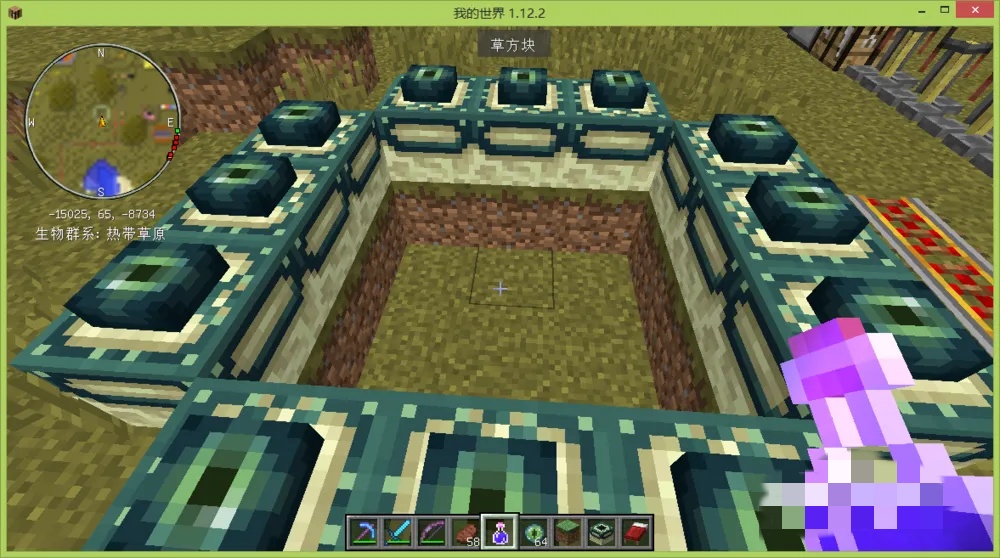1000x558 pixels.
Task: Pick the purple potion hotbar slot
Action: click(499, 532)
